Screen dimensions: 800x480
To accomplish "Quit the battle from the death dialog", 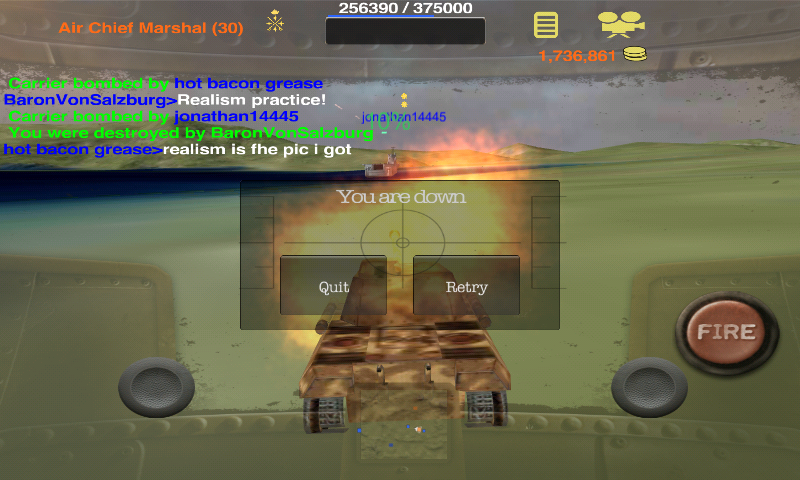I will 333,286.
